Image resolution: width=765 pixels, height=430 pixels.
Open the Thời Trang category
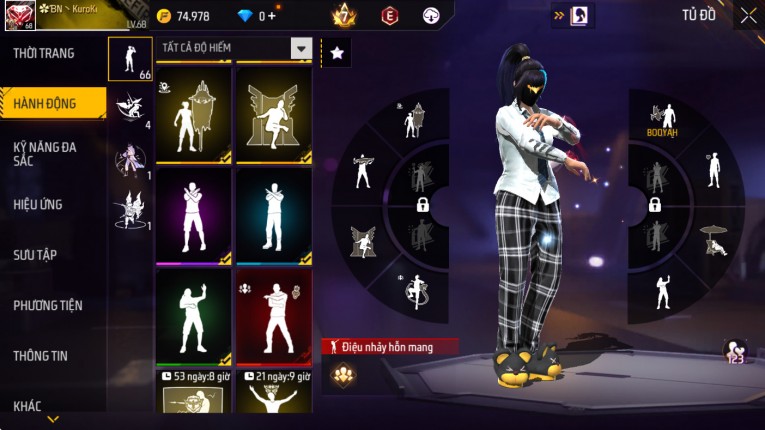click(45, 53)
